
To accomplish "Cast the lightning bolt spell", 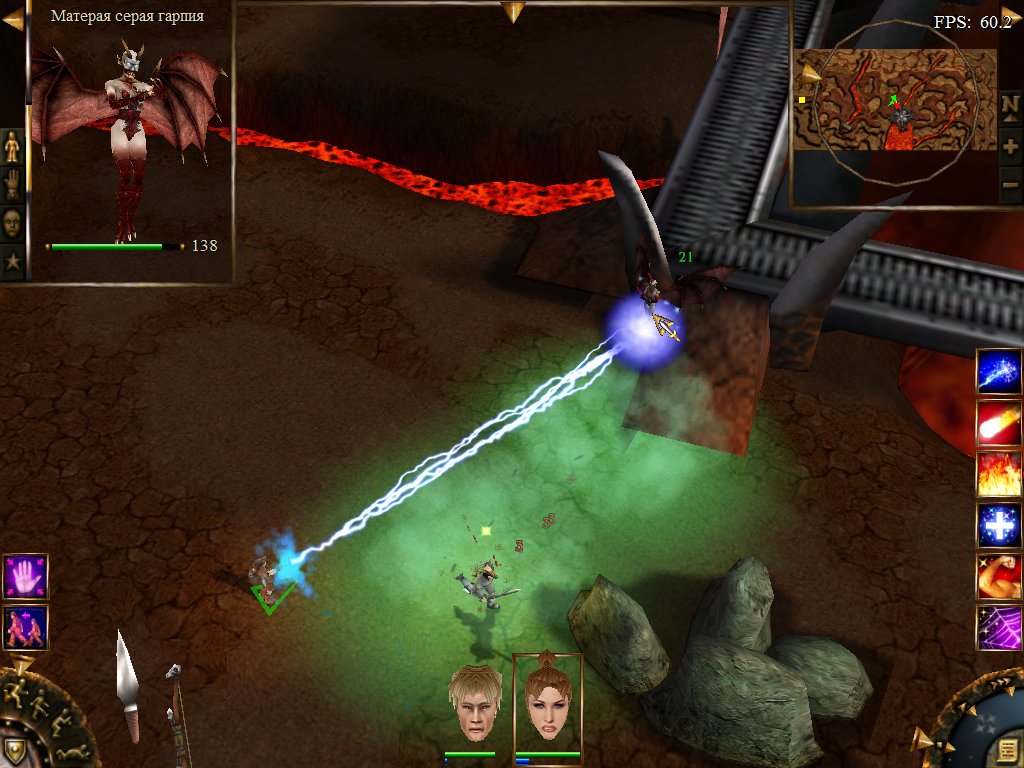I will [x=999, y=371].
